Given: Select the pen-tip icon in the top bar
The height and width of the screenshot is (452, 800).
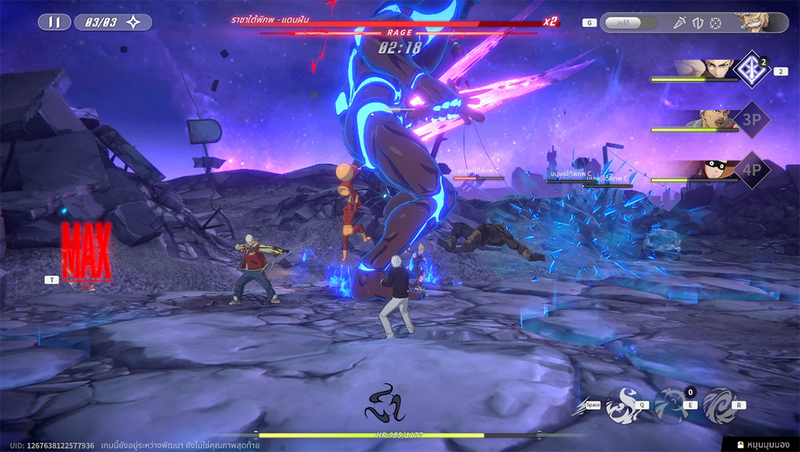Looking at the screenshot, I should coord(679,22).
